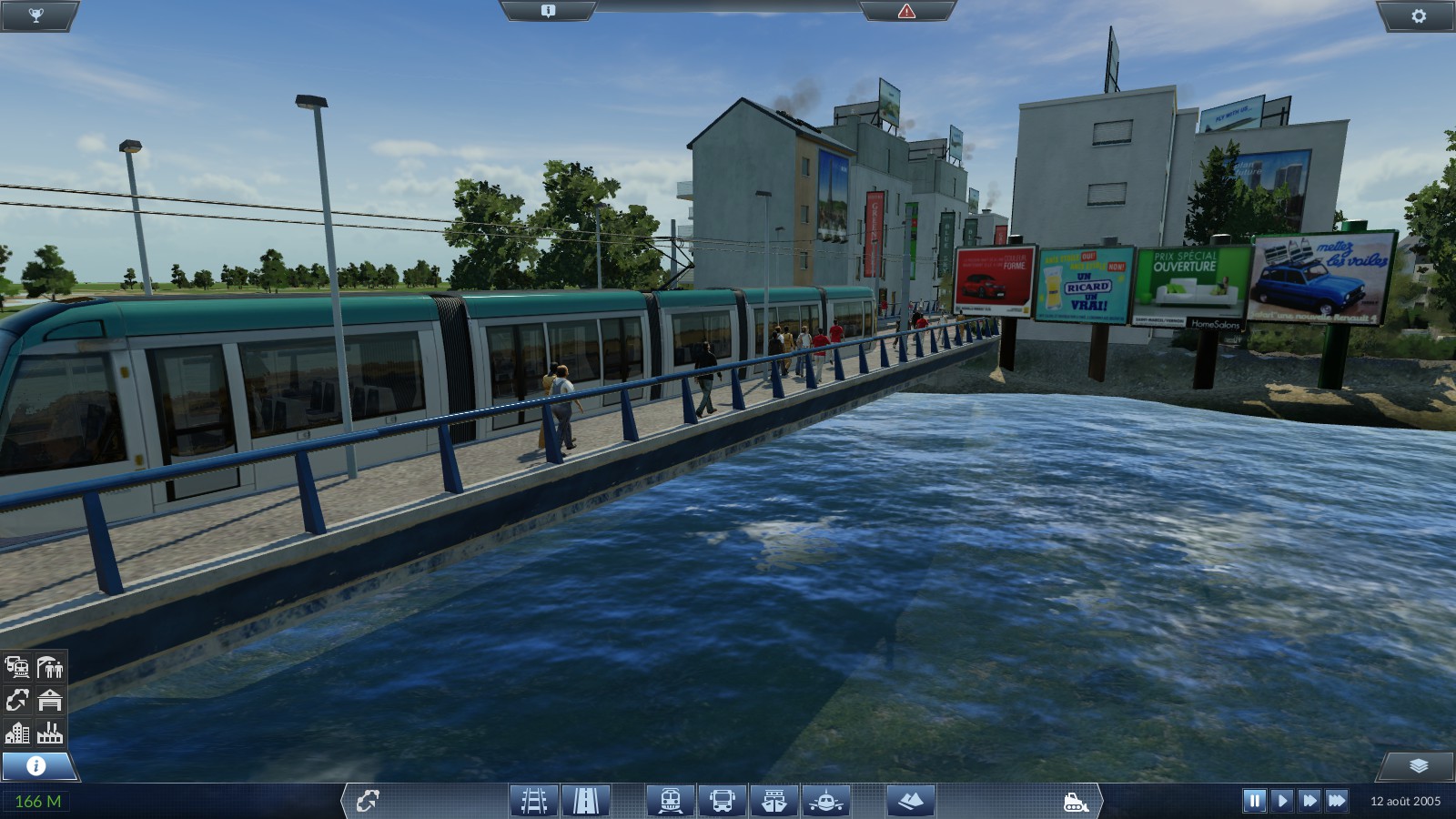Toggle the blue info panel button
Viewport: 1456px width, 819px height.
tap(36, 765)
